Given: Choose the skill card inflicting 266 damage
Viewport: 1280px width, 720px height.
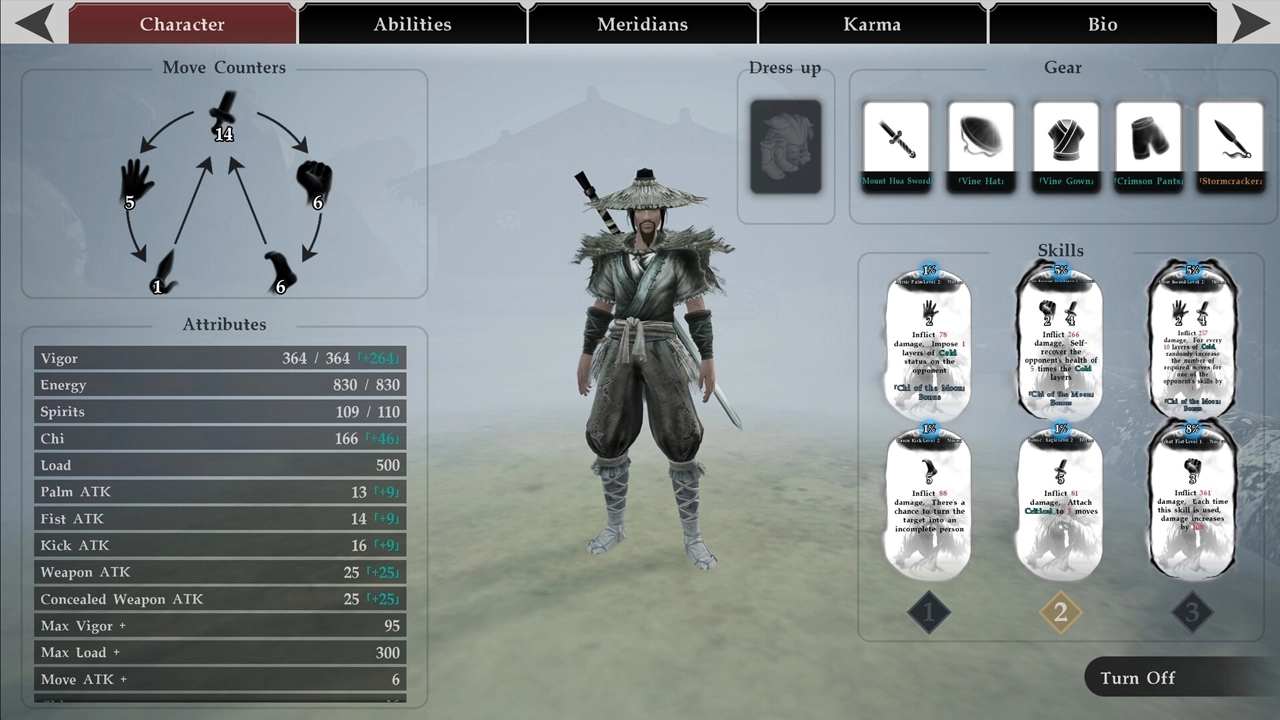Looking at the screenshot, I should click(1060, 343).
